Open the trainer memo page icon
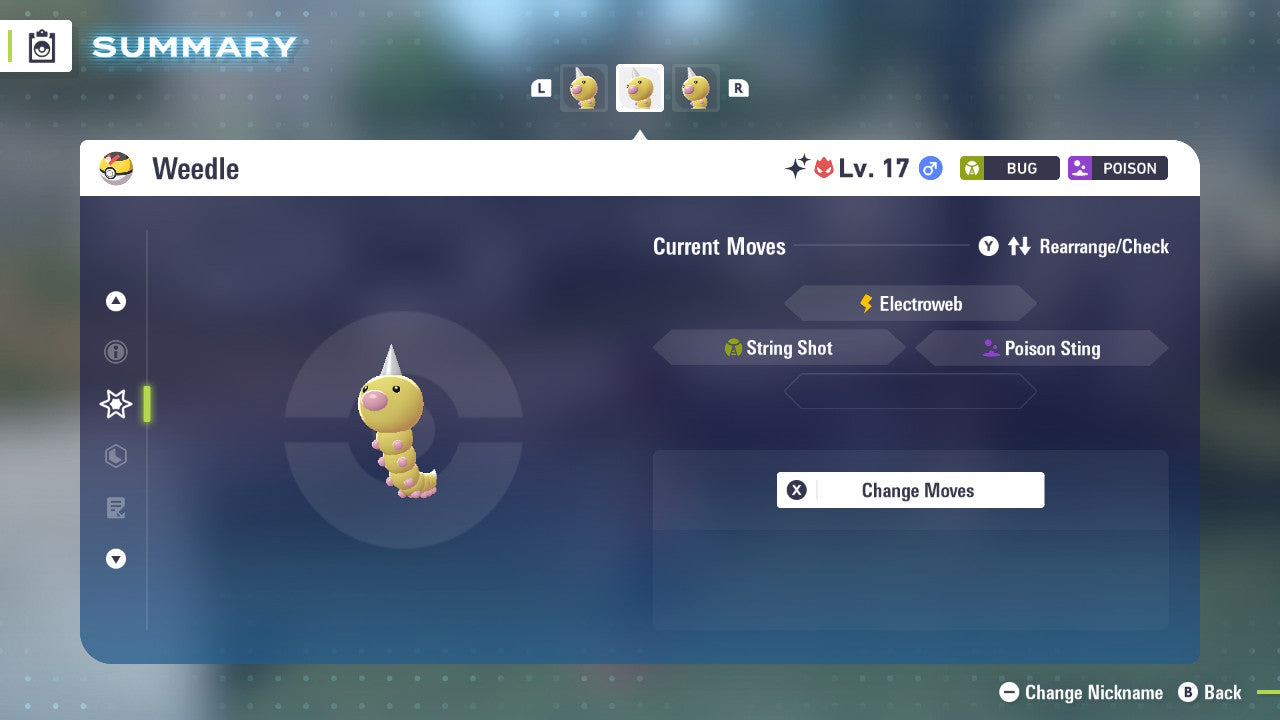The width and height of the screenshot is (1280, 720). (x=116, y=508)
